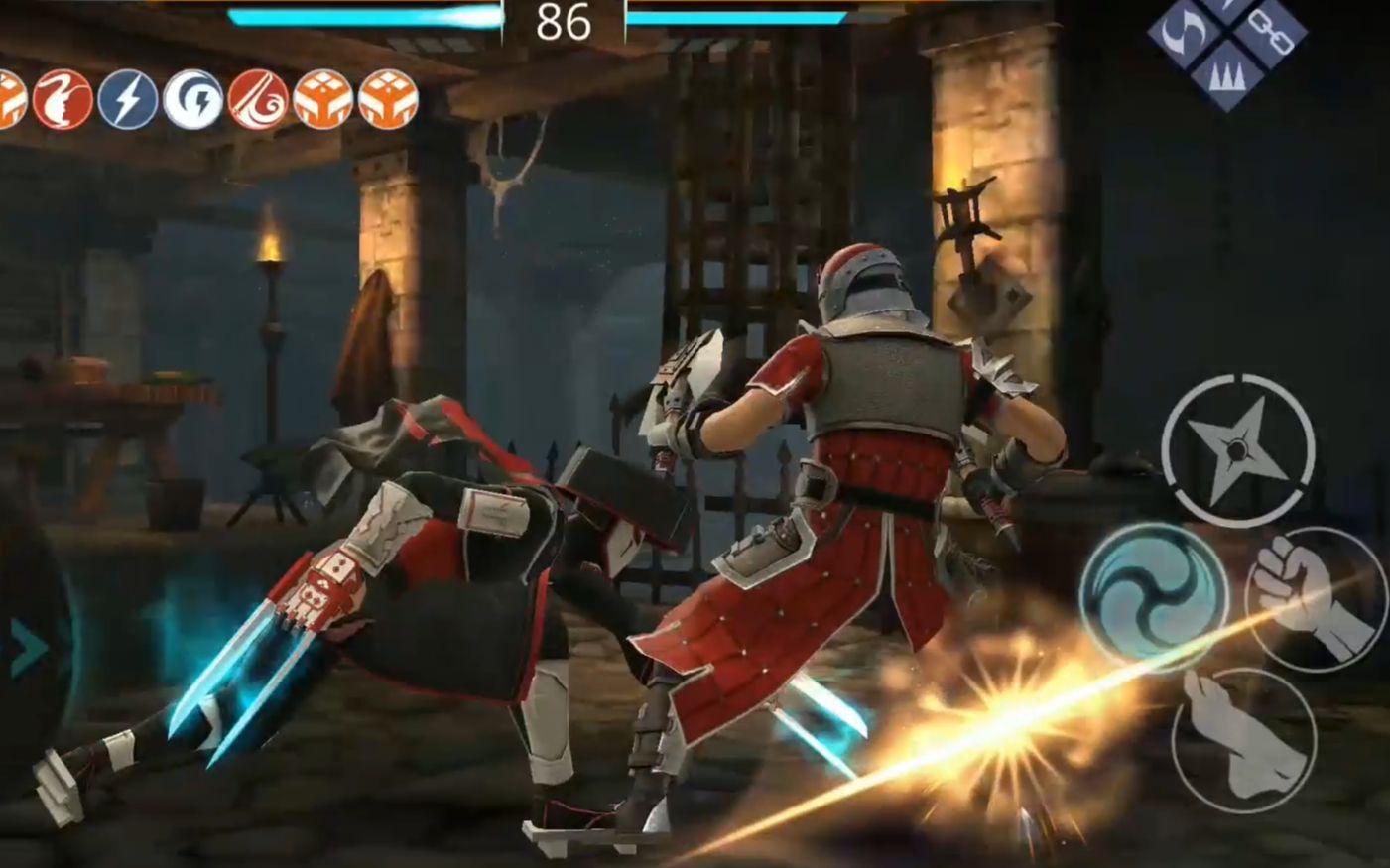The width and height of the screenshot is (1390, 868).
Task: Select the red serpent perk icon
Action: [x=63, y=100]
